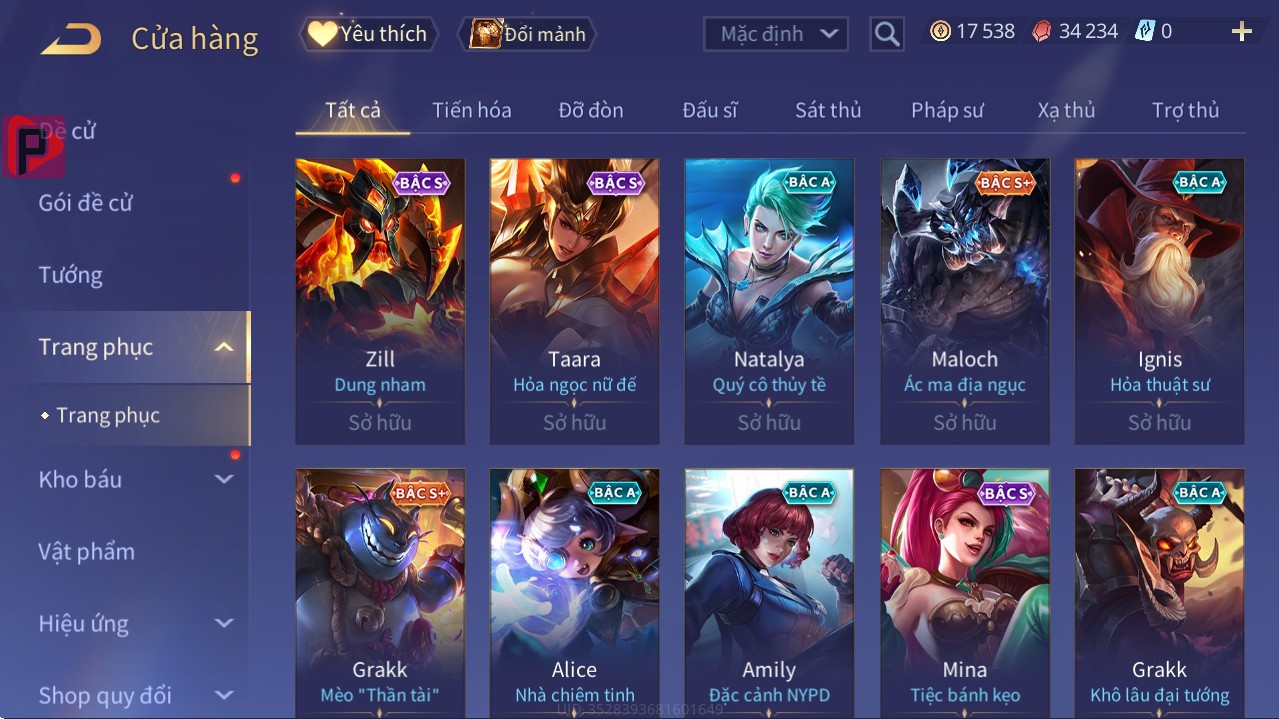The width and height of the screenshot is (1279, 719).
Task: Click the magnifying glass search button
Action: (886, 34)
